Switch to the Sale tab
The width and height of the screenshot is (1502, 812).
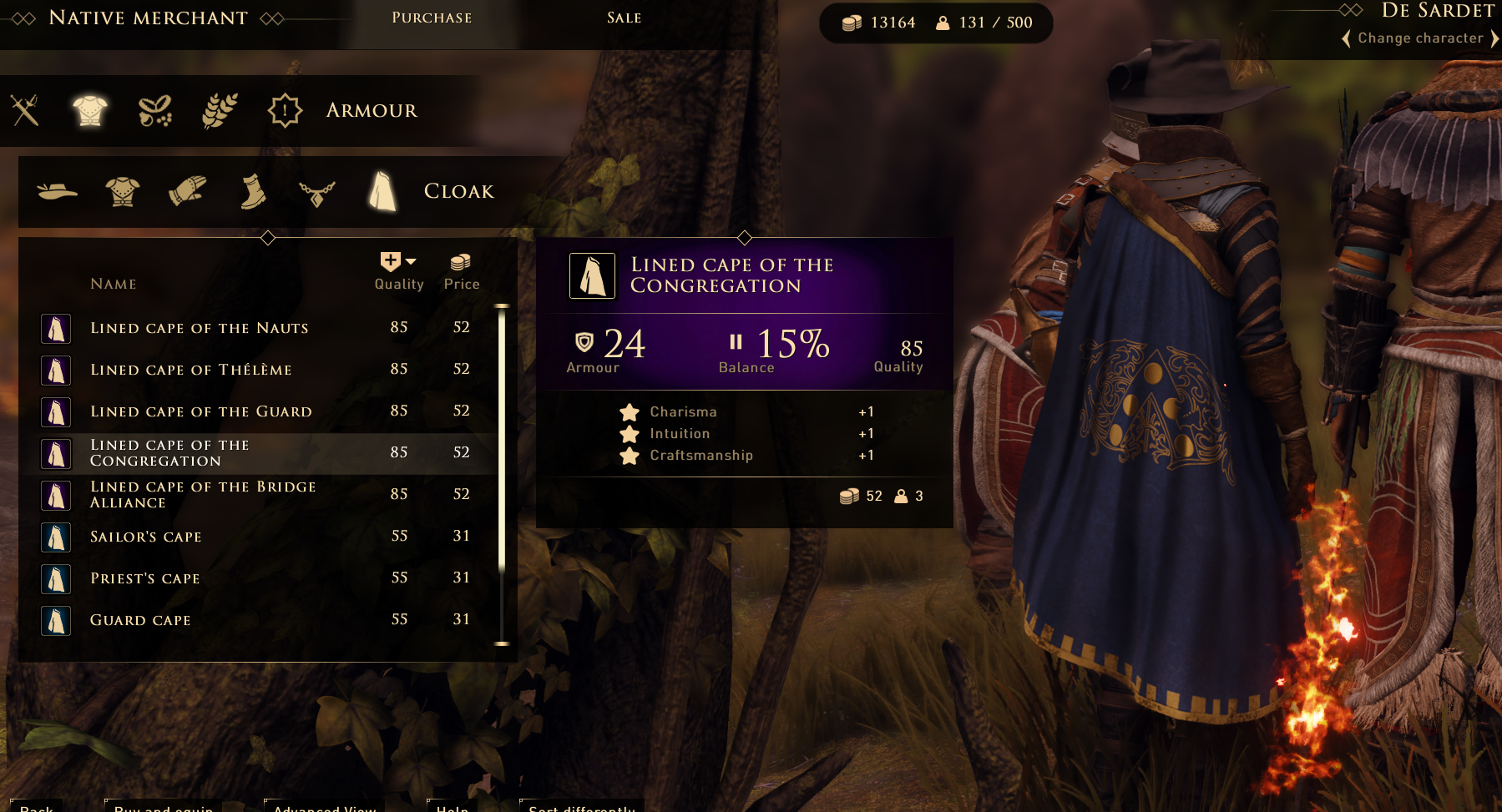click(x=624, y=18)
